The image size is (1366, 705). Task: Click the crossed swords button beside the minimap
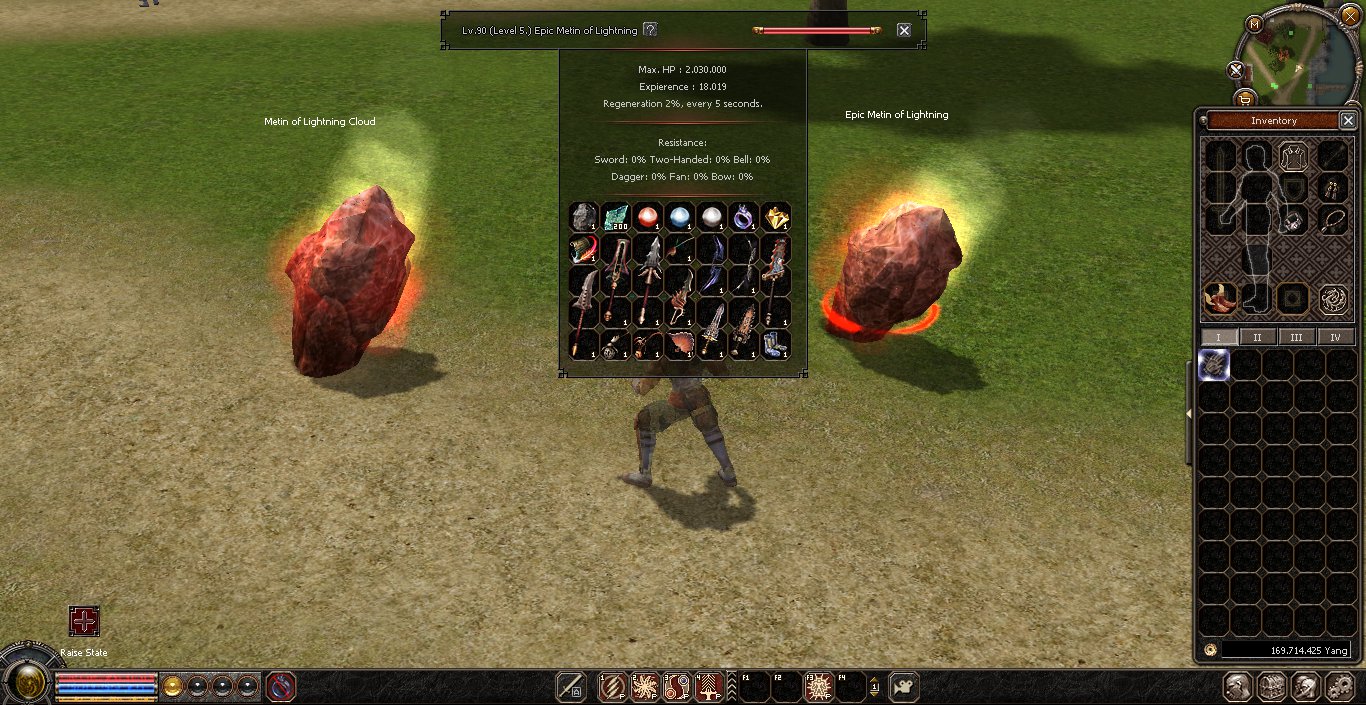pos(1236,70)
